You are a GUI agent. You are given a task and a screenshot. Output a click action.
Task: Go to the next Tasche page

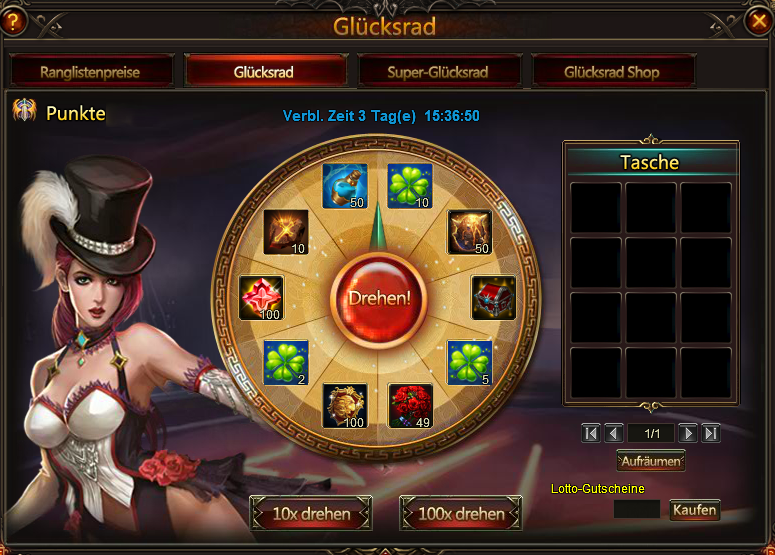coord(688,433)
